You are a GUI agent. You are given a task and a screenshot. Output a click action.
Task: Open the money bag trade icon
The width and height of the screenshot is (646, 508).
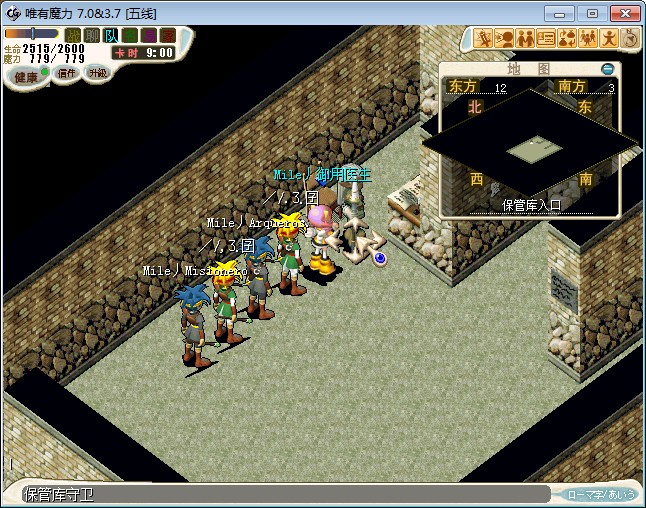pos(567,39)
